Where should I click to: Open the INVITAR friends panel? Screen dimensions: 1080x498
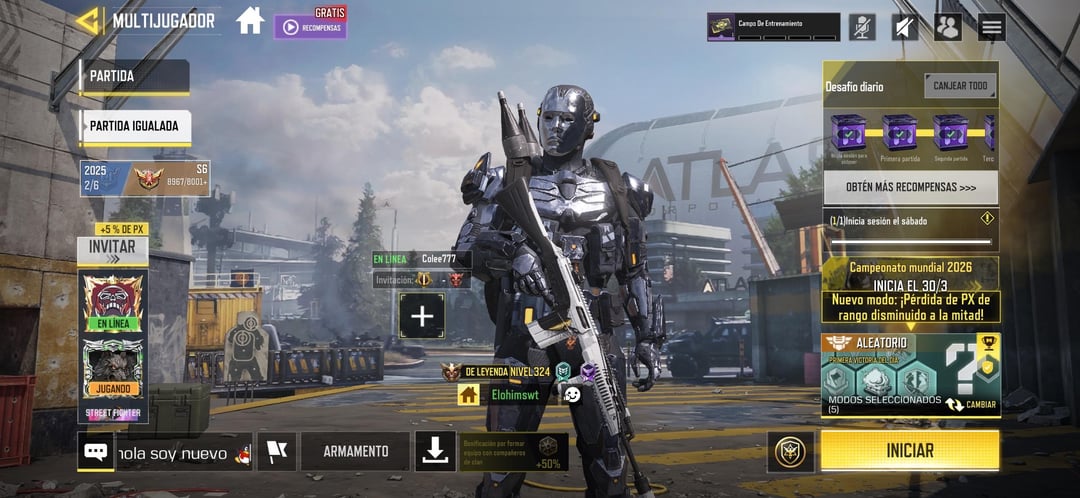click(112, 247)
